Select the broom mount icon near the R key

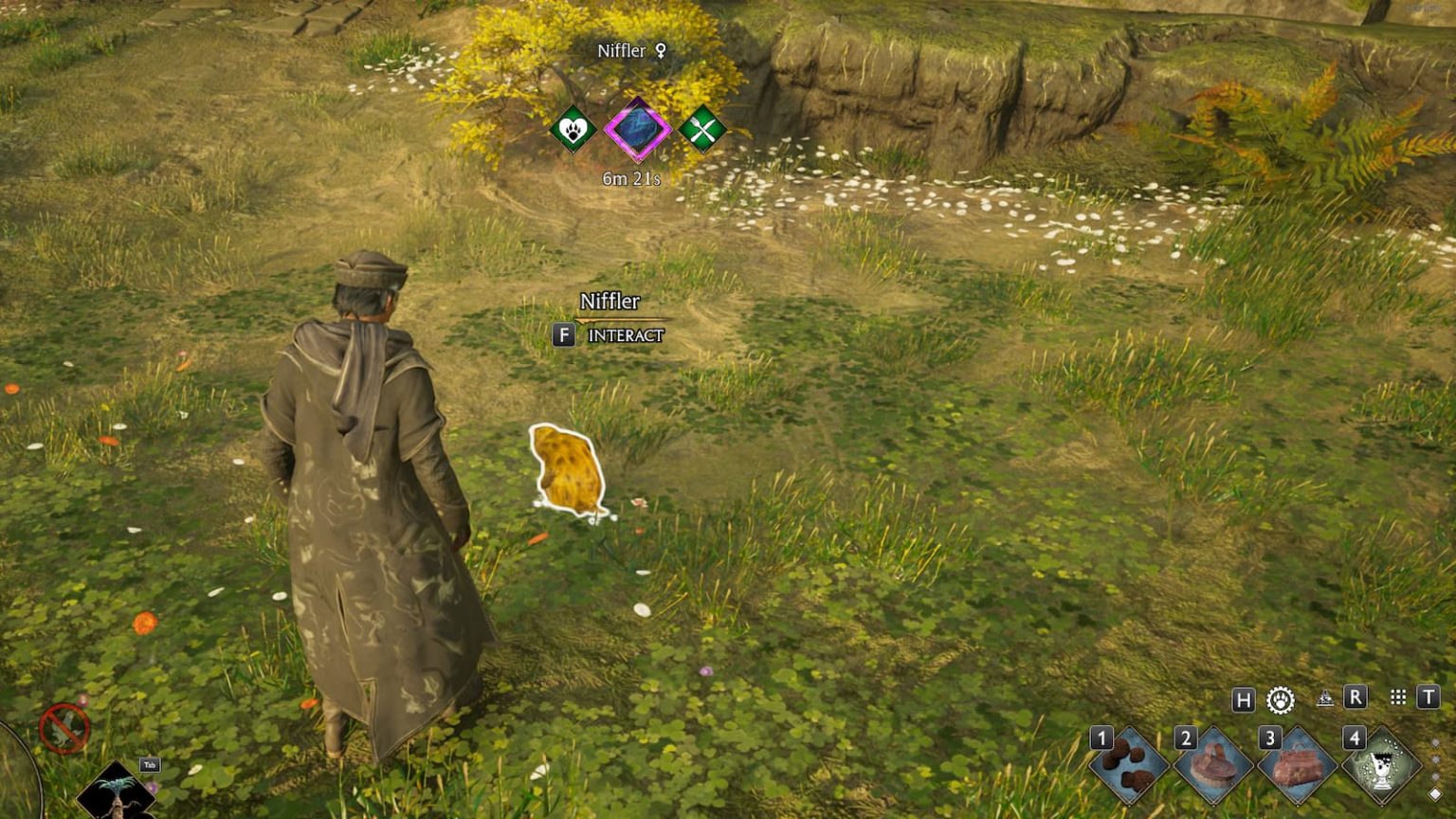tap(1325, 698)
